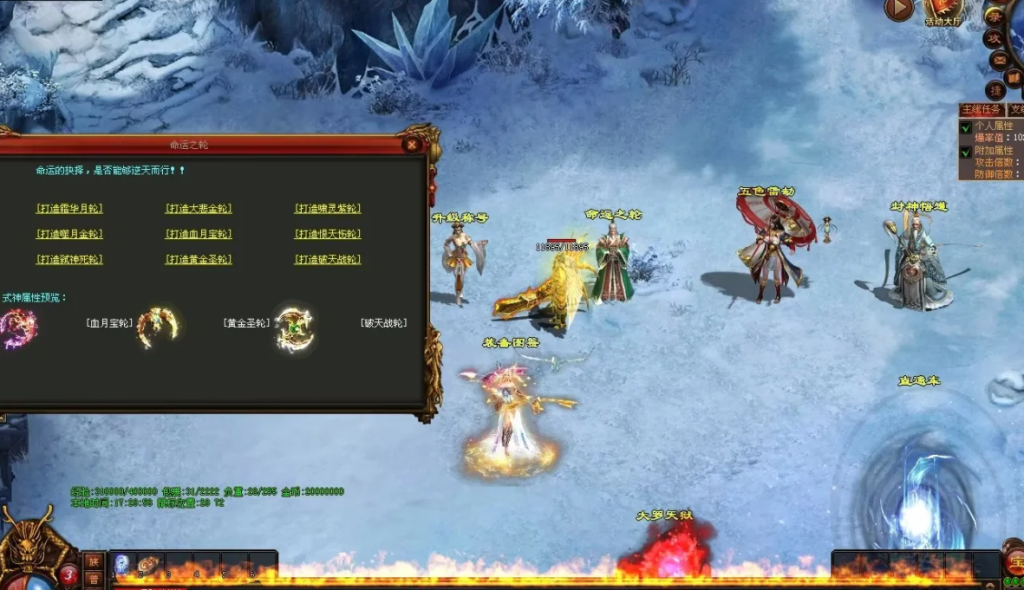
Task: Select the 打造黄金圣轮 link
Action: pos(198,260)
